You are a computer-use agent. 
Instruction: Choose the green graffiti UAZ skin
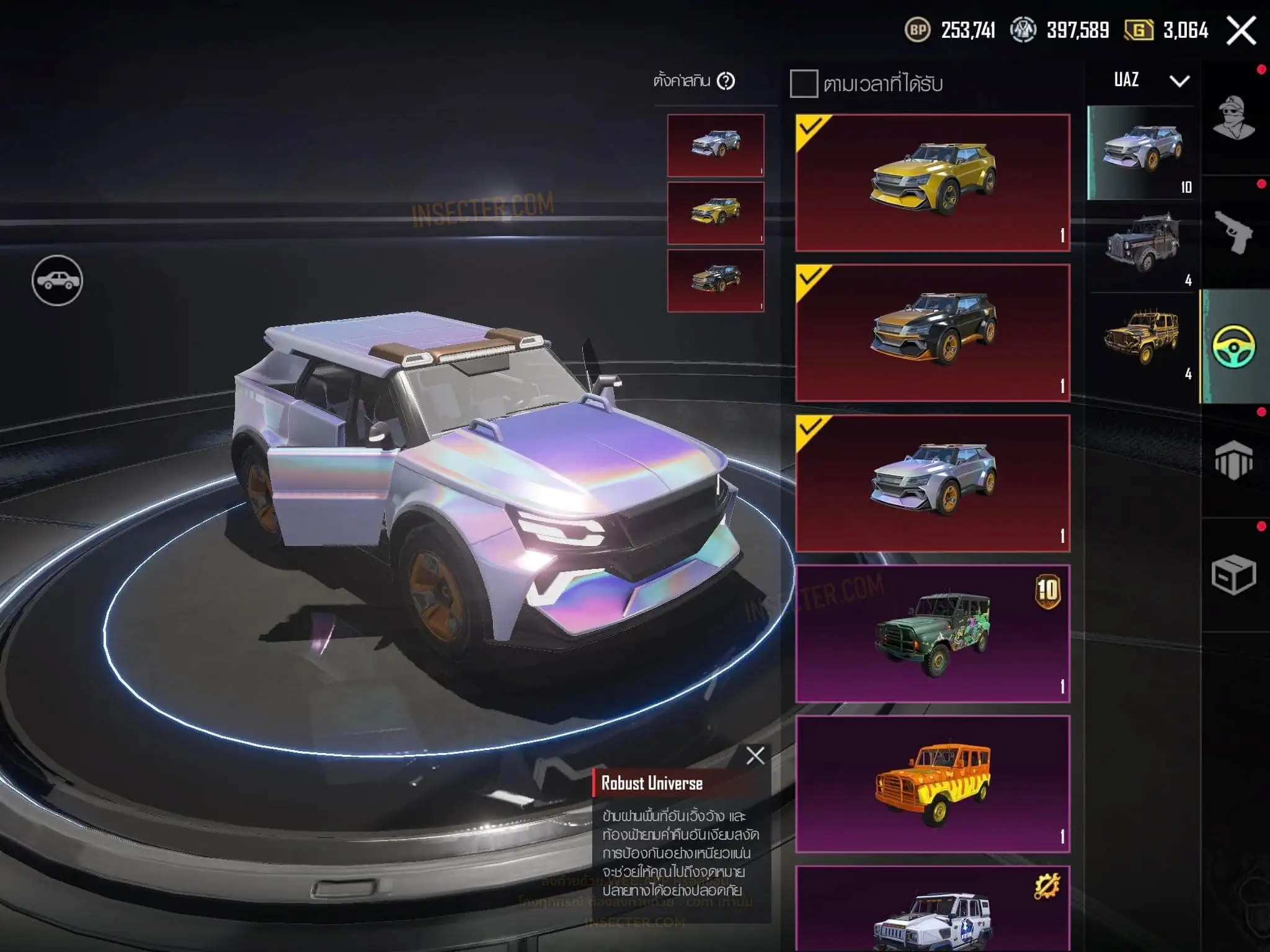(x=933, y=633)
